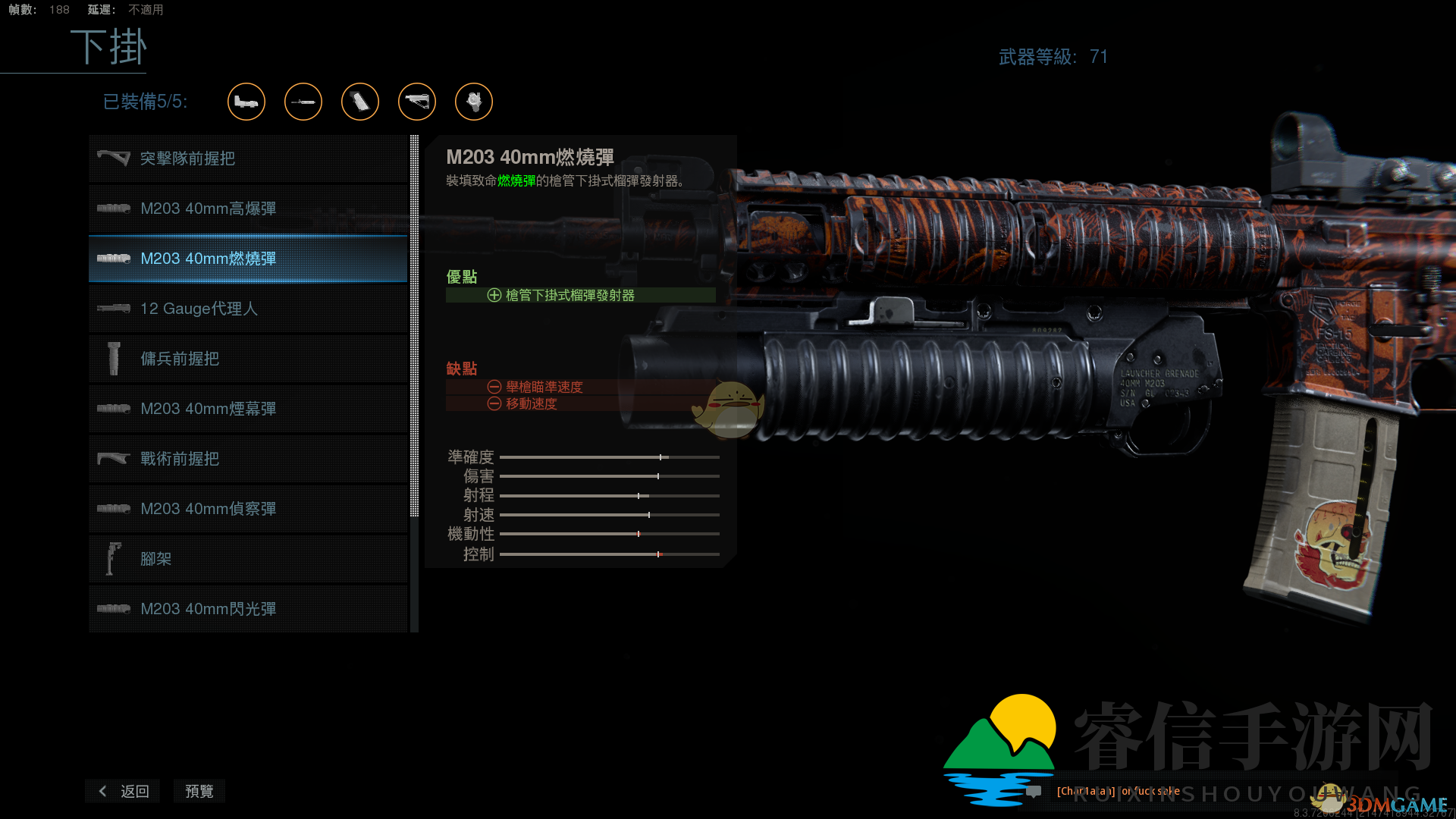Choose M203 40mm高爆彈 from the list
This screenshot has height=819, width=1456.
point(248,209)
